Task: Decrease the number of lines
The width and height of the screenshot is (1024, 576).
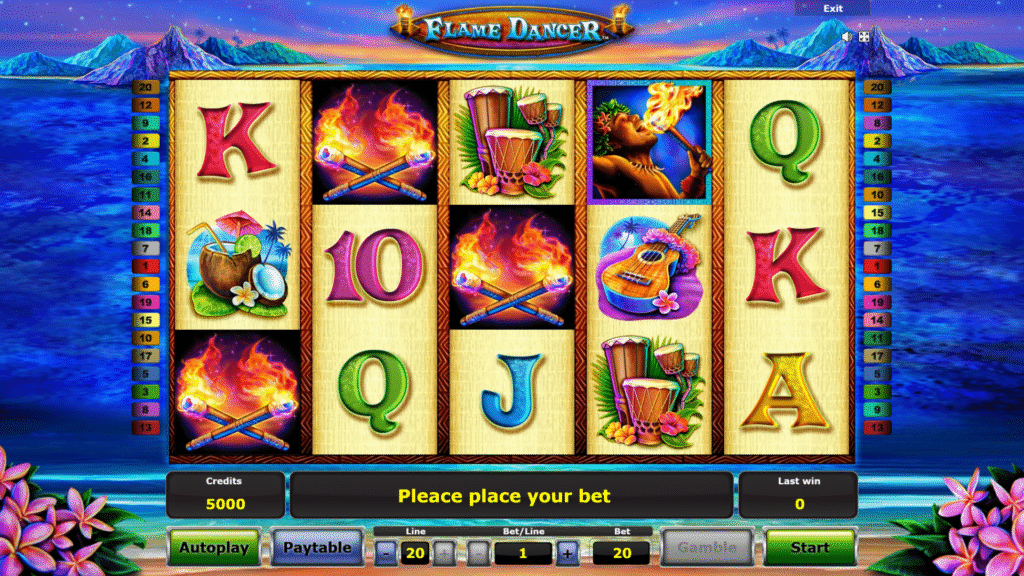Action: click(387, 553)
